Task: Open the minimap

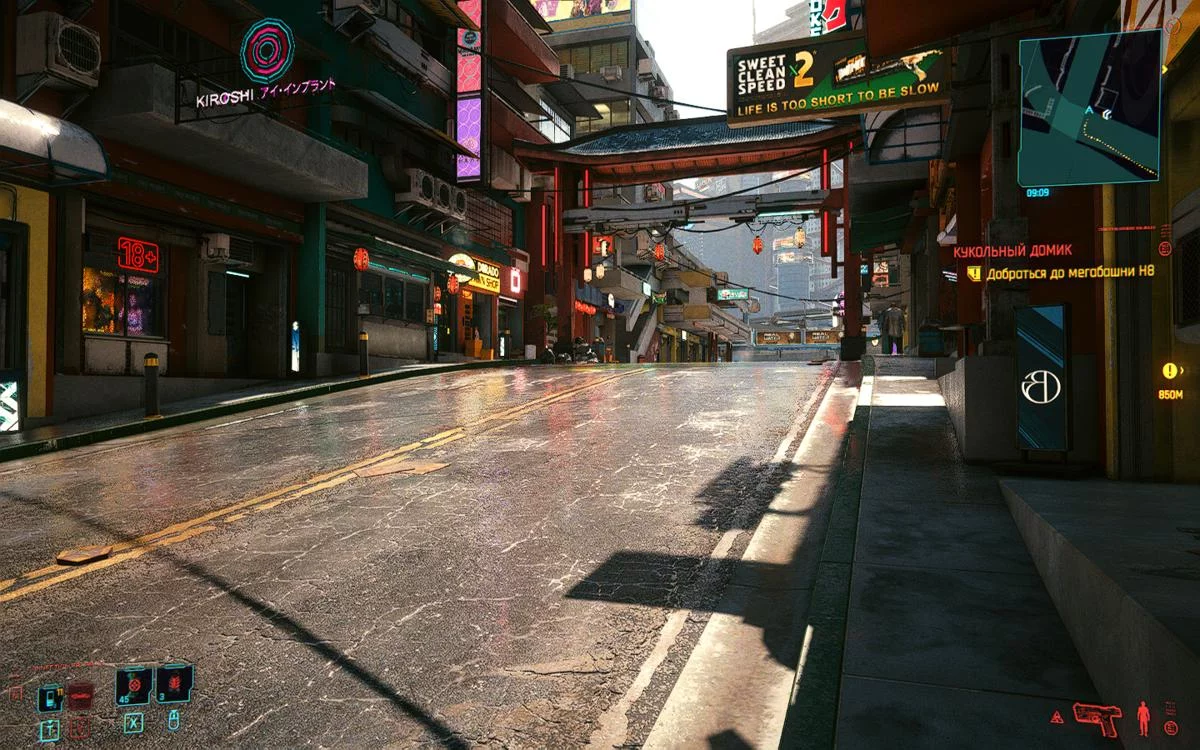Action: (x=1089, y=108)
